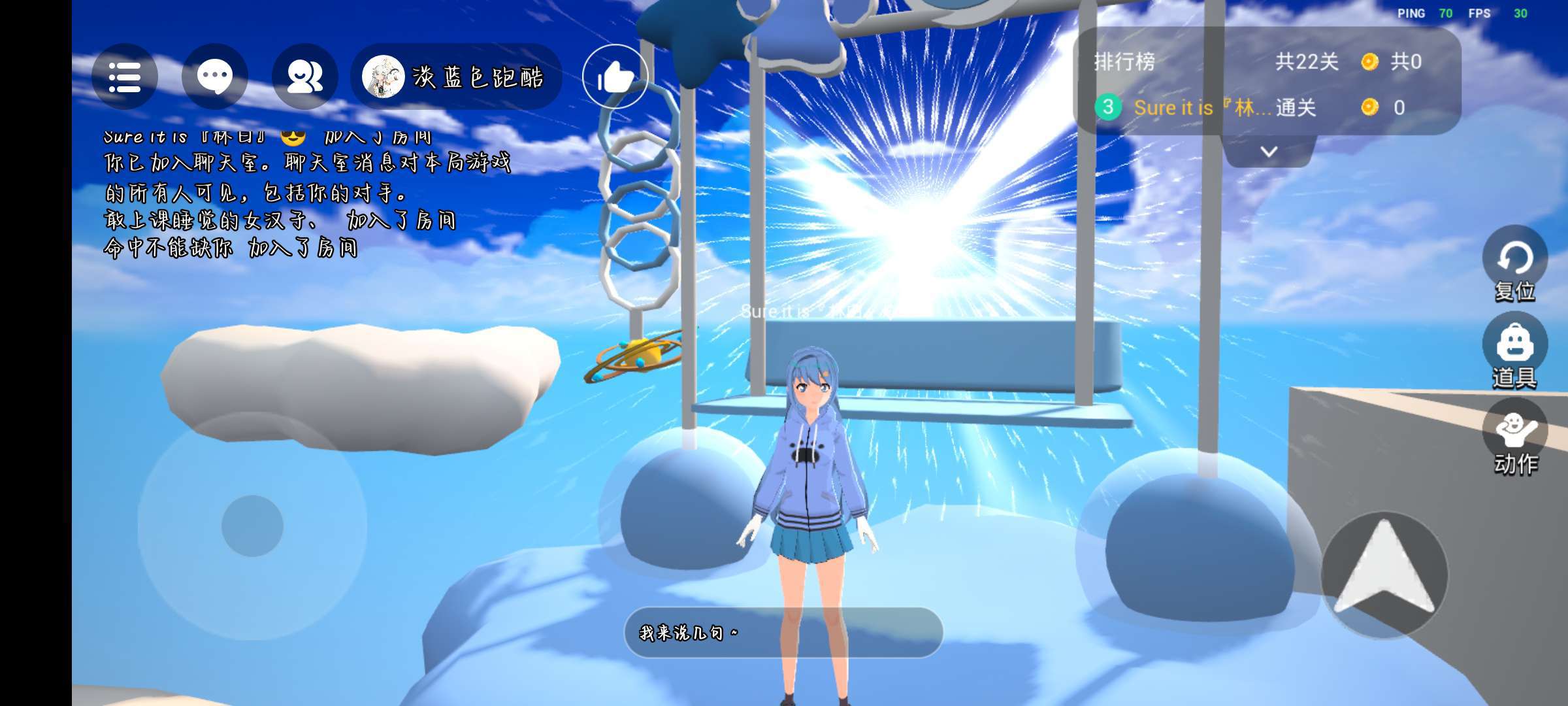1568x706 pixels.
Task: Expand the leaderboard dropdown arrow
Action: [x=1268, y=152]
